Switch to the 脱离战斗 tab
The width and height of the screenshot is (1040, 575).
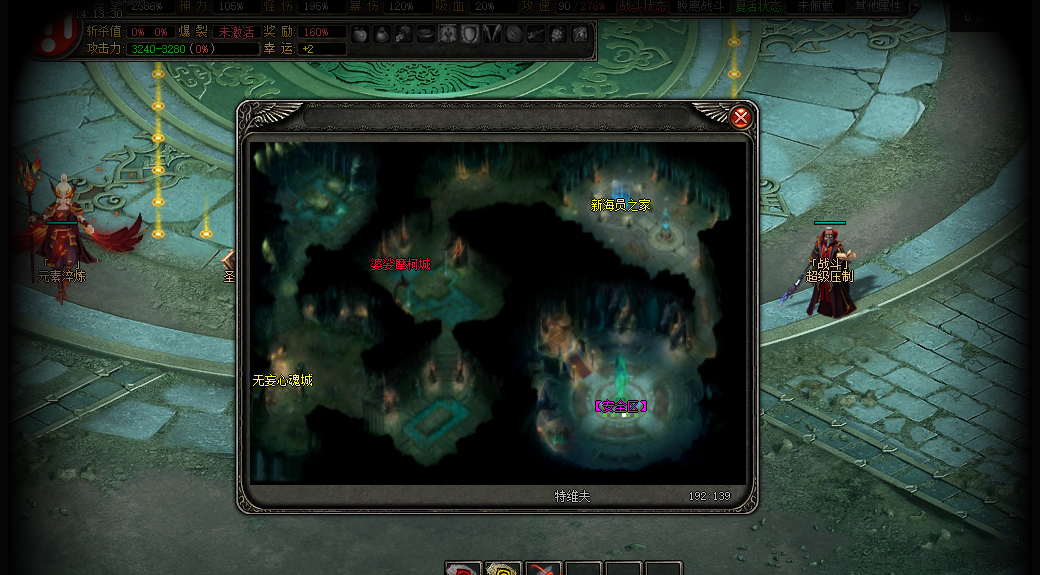(700, 6)
